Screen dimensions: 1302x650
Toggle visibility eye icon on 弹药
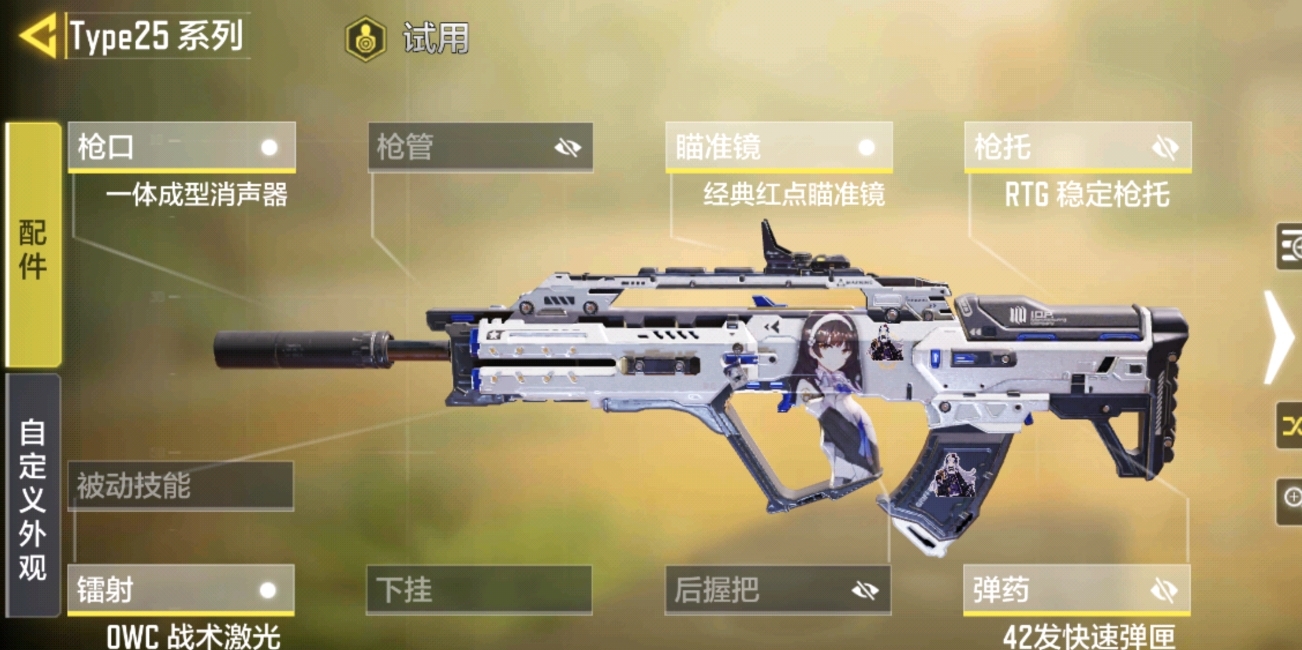click(x=1164, y=590)
